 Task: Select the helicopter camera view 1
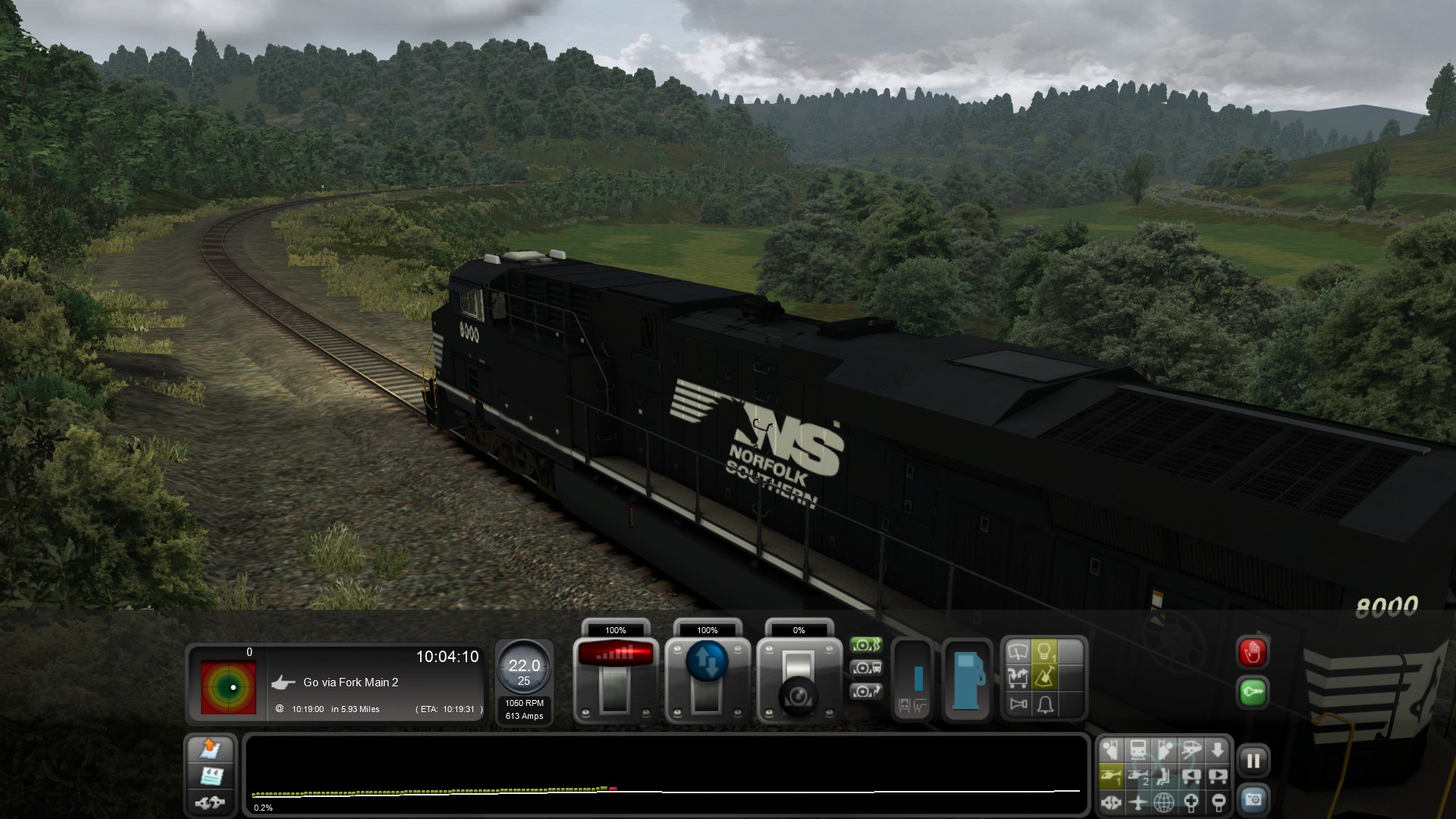pyautogui.click(x=1112, y=776)
